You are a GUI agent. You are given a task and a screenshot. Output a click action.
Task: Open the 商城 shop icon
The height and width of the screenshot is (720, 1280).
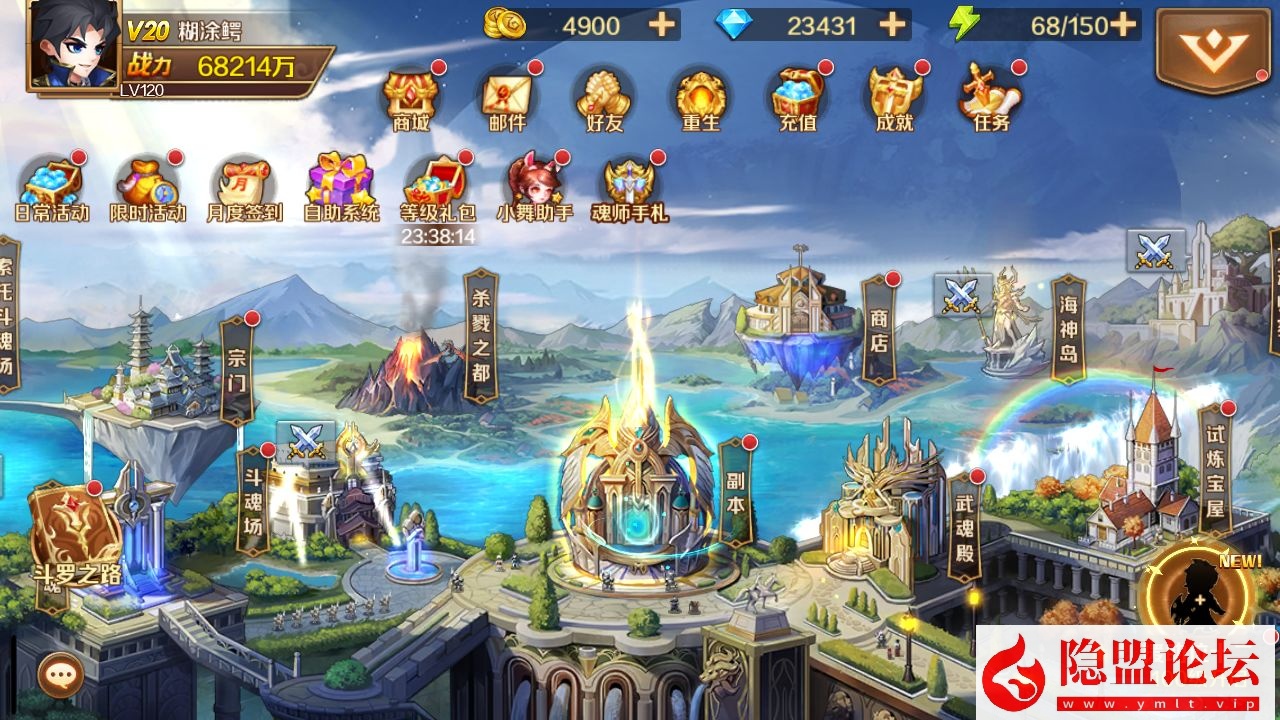(x=411, y=100)
